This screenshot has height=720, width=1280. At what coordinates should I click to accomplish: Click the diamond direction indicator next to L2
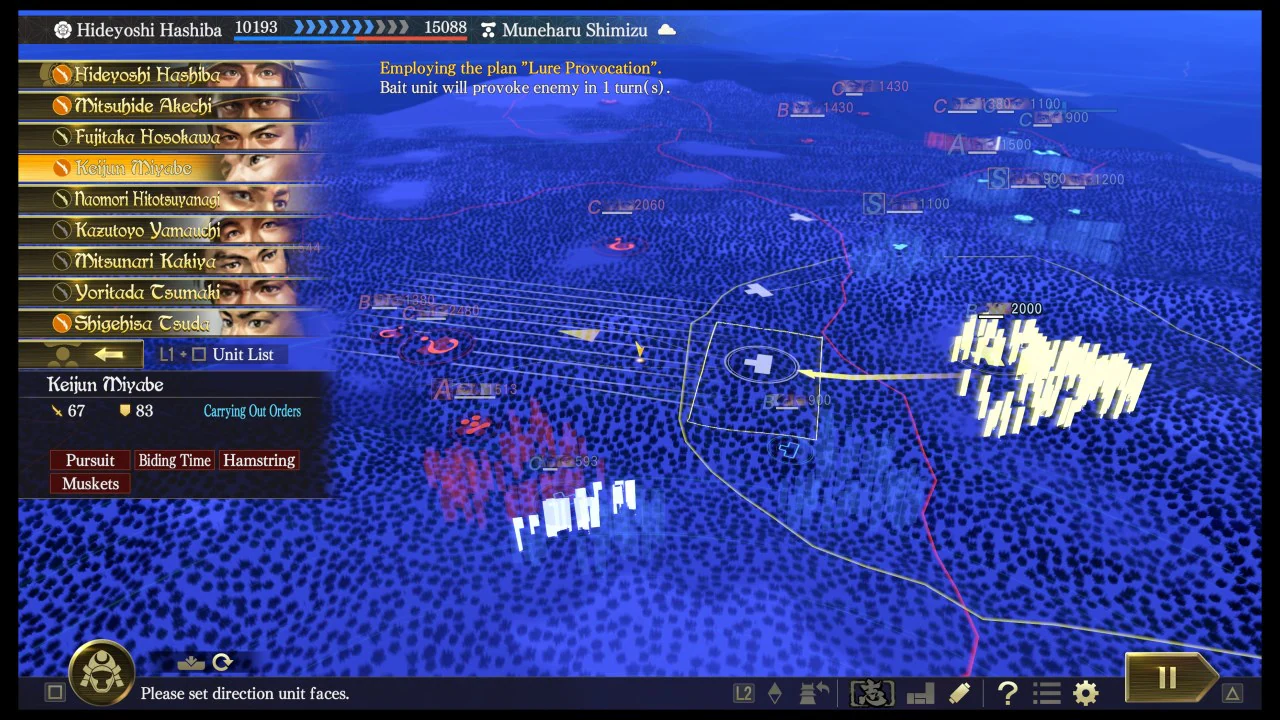(775, 692)
